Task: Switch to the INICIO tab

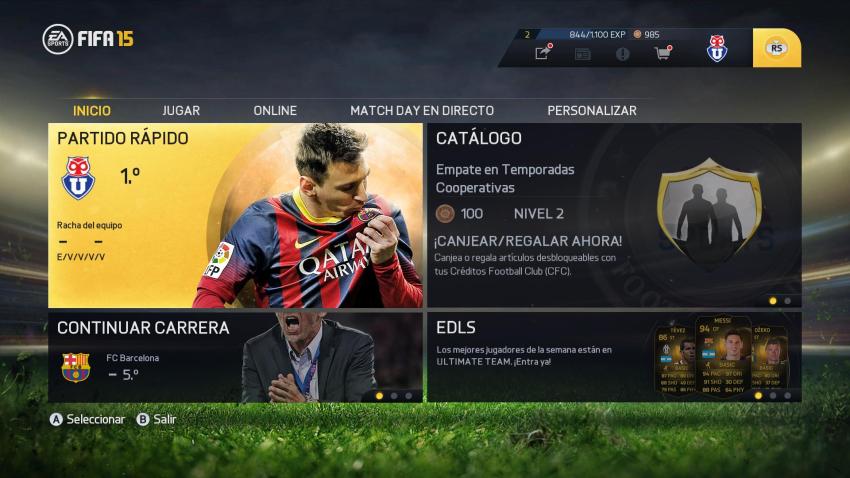Action: point(92,110)
